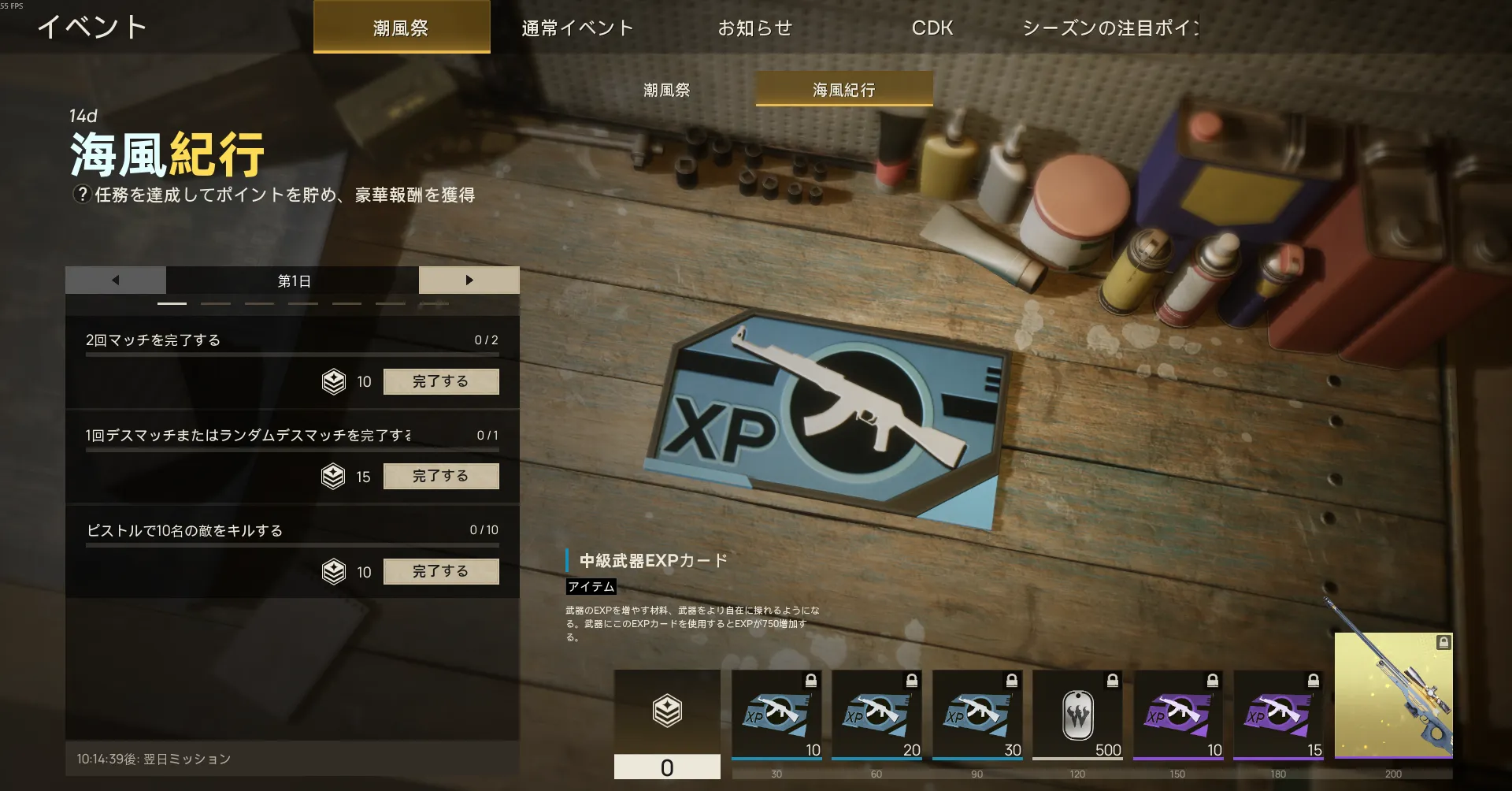Switch to the 通常イベント tab
Screen dimensions: 1512x791
click(x=576, y=28)
